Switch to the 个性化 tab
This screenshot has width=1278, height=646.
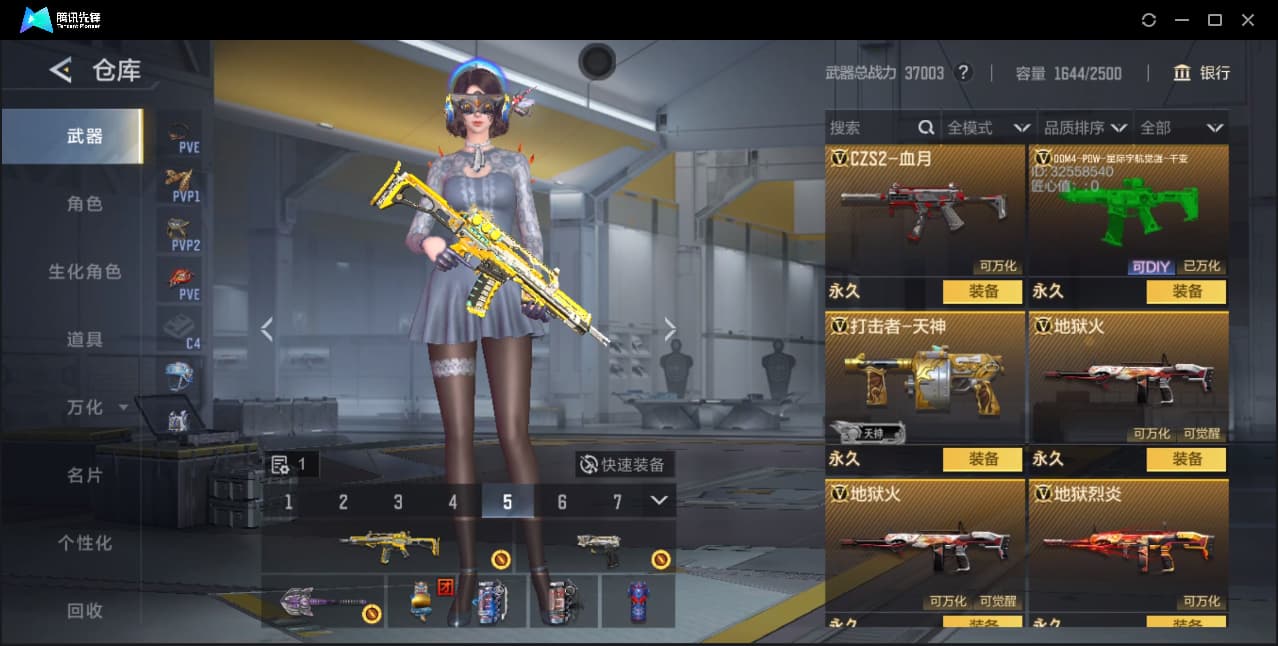click(x=84, y=543)
